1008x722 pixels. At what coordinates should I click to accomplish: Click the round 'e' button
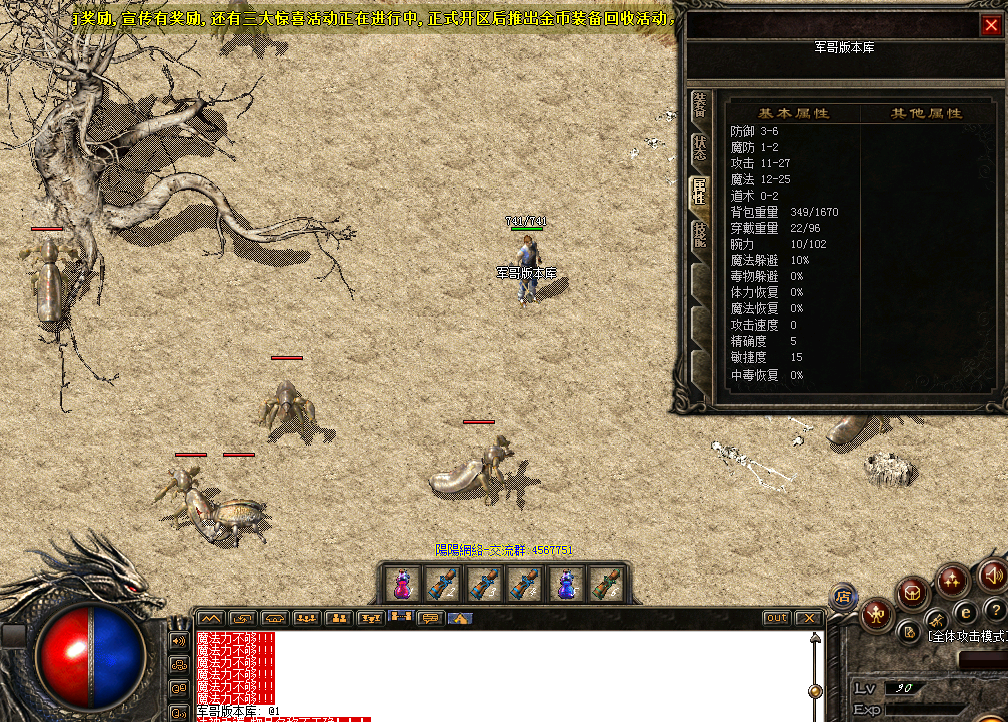tap(966, 612)
